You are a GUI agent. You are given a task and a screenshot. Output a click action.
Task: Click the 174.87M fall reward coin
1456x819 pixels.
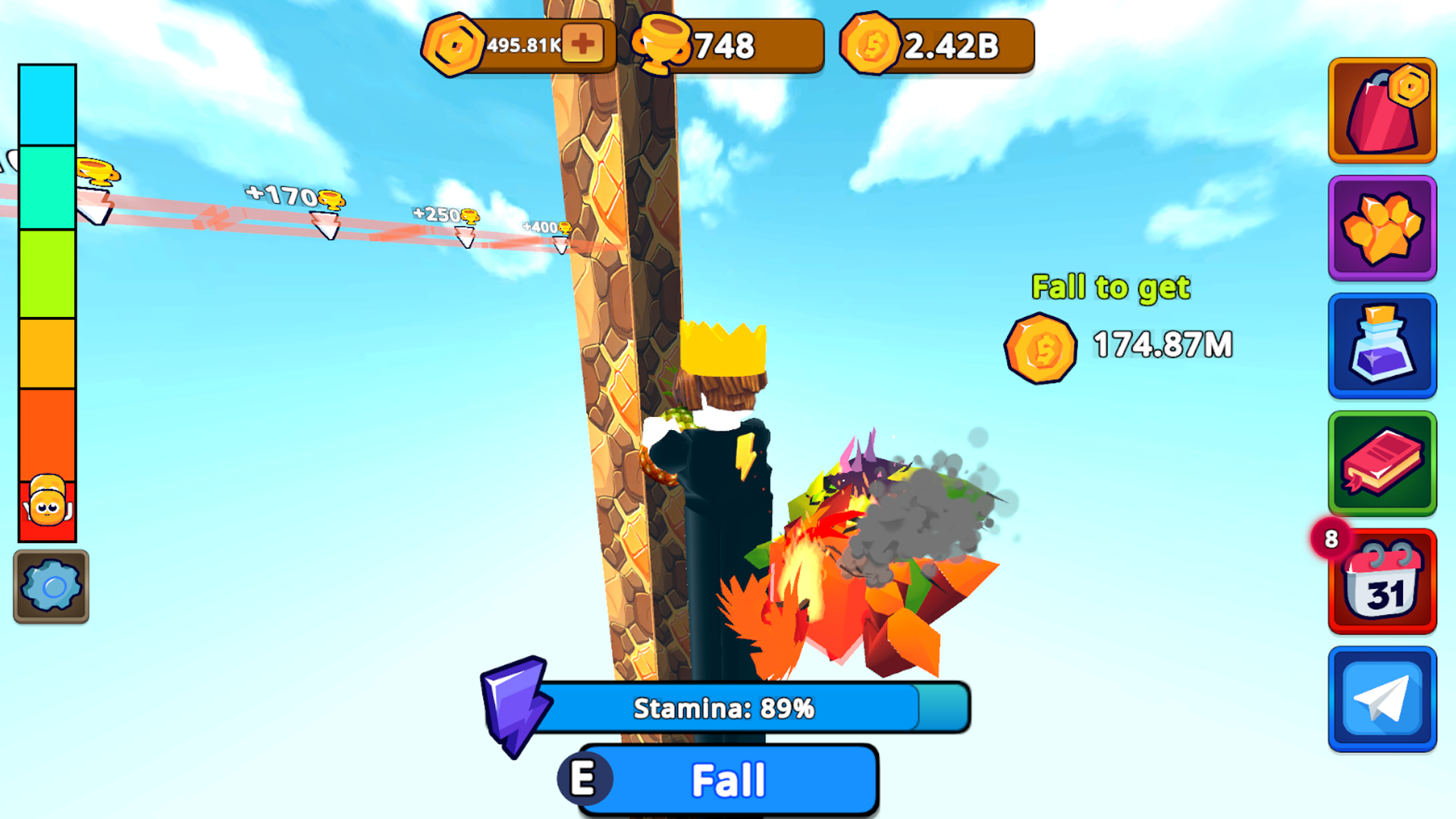(x=1039, y=348)
